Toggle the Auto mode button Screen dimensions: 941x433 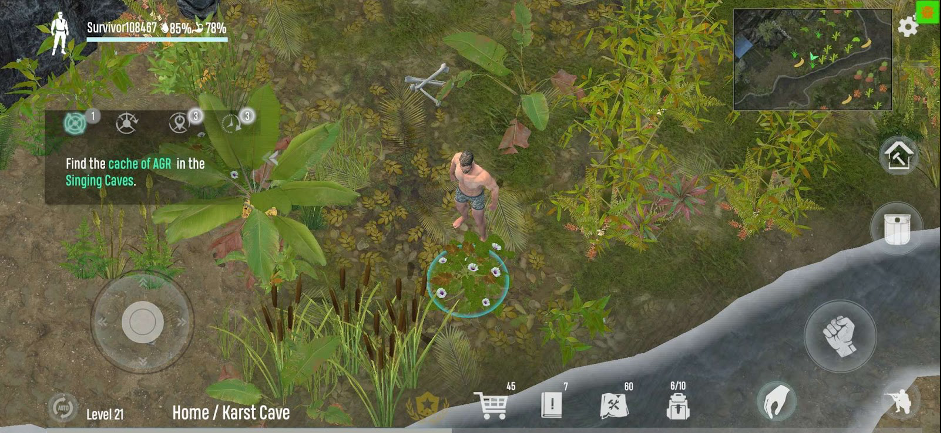click(x=62, y=407)
